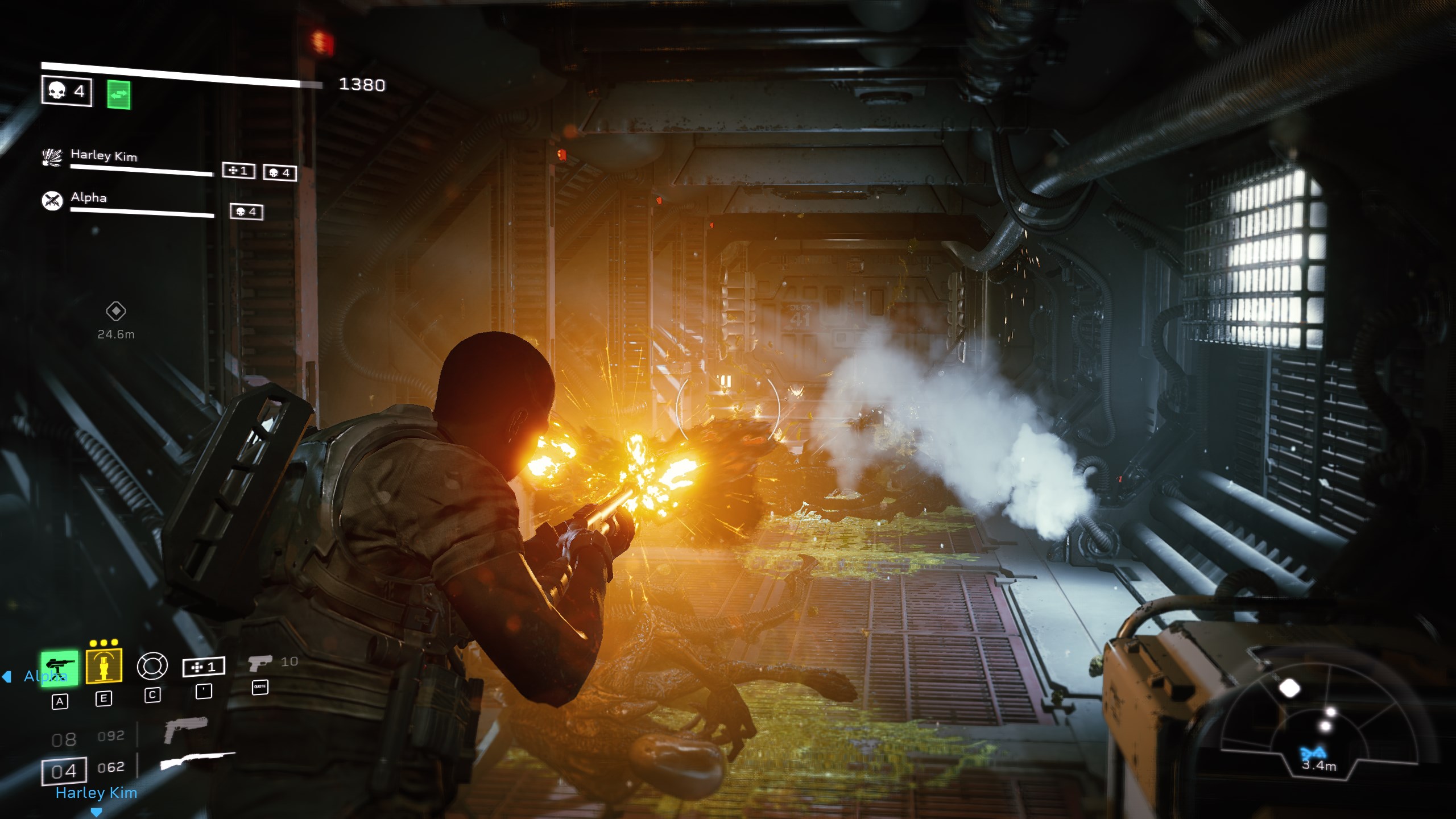Image resolution: width=1456 pixels, height=819 pixels.
Task: Click the green swap arrows status icon
Action: [118, 94]
